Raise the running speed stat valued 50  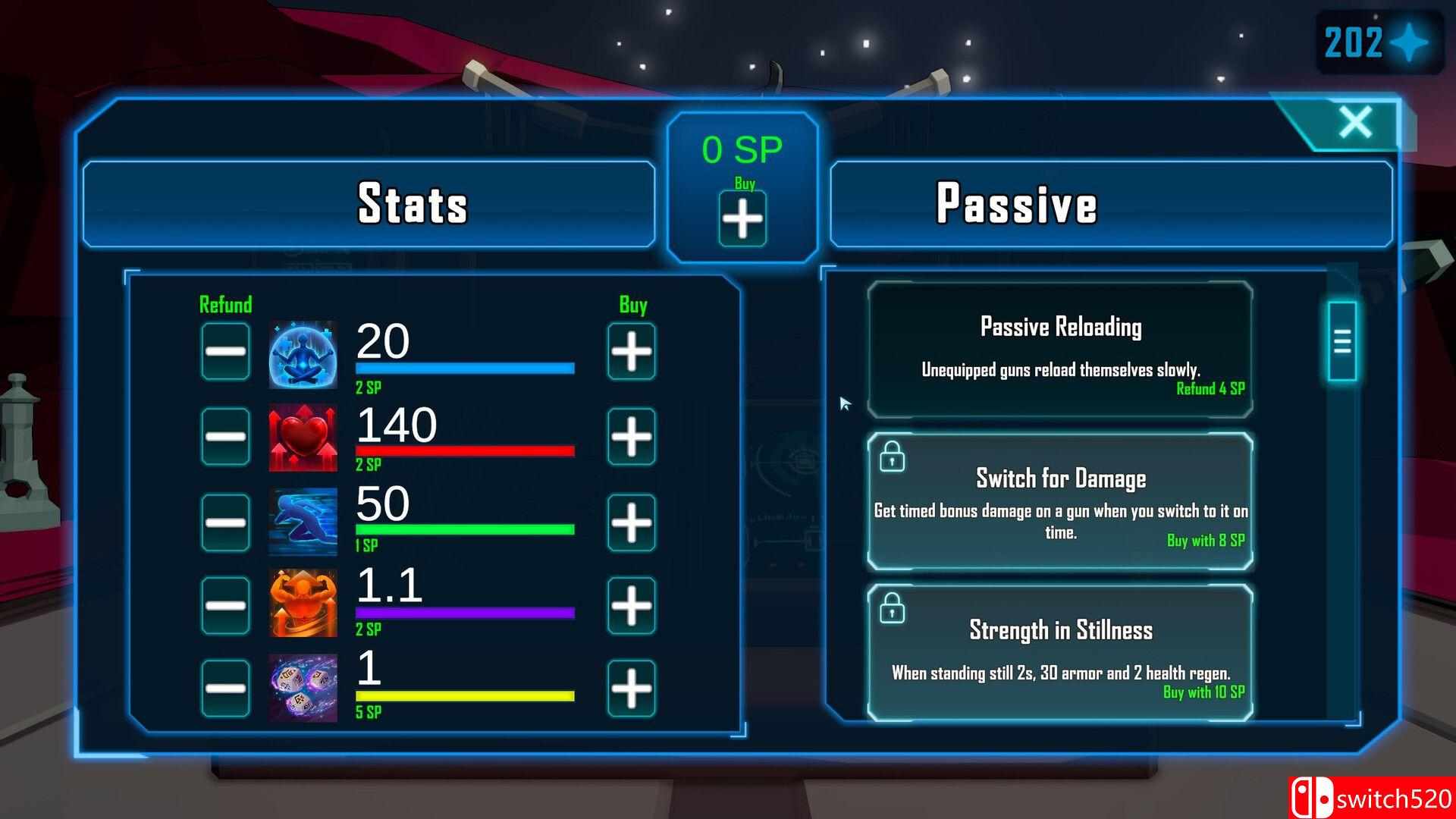click(x=631, y=522)
